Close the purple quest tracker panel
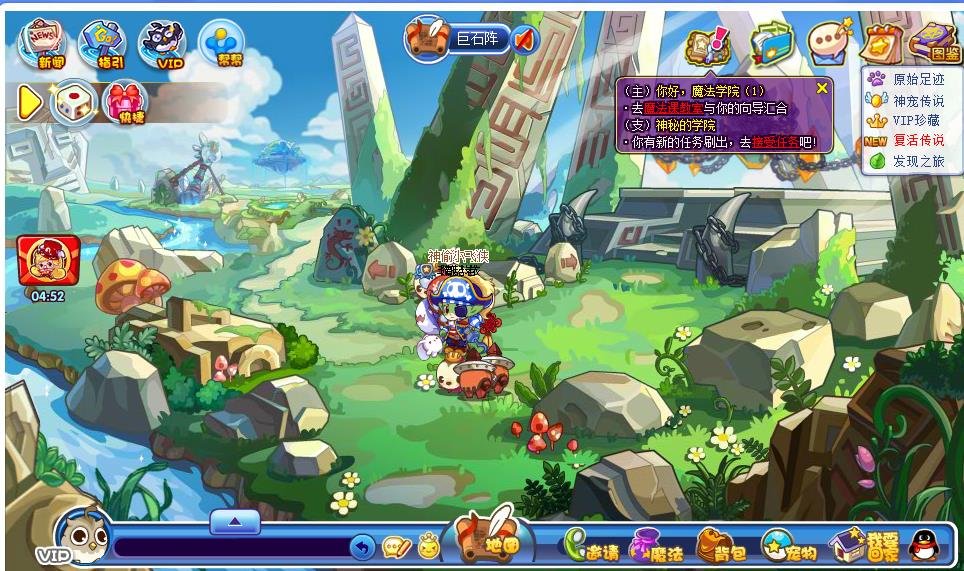The height and width of the screenshot is (571, 964). [822, 88]
